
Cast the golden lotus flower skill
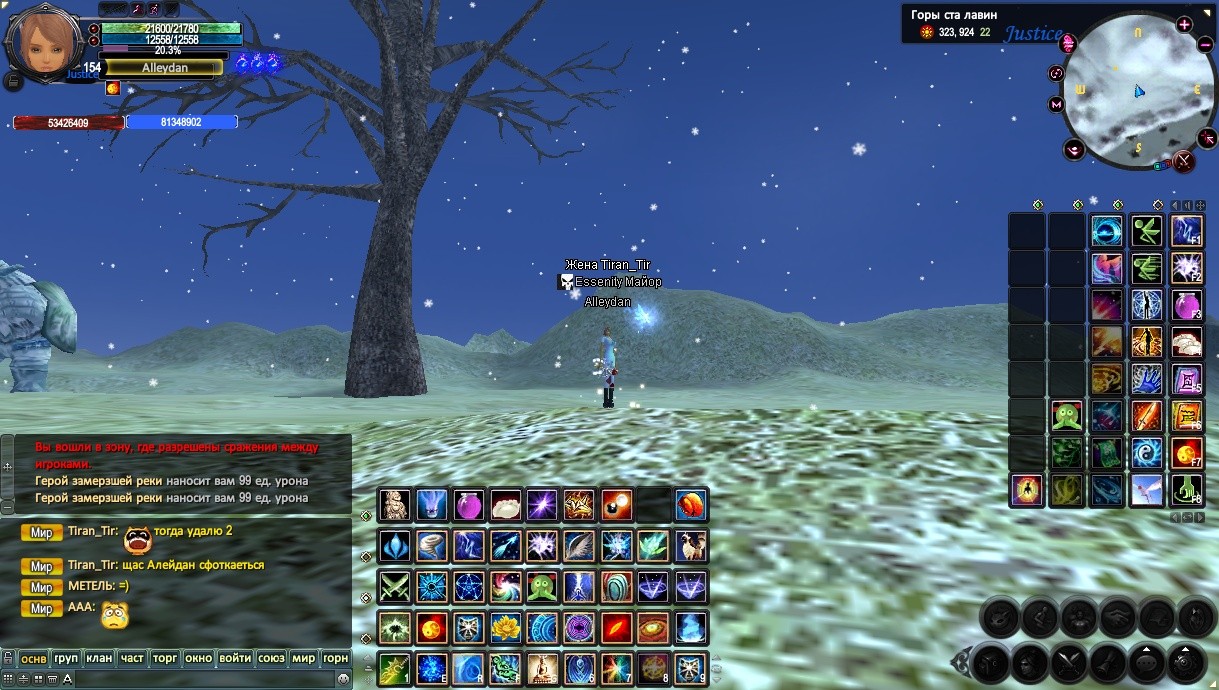coord(504,628)
